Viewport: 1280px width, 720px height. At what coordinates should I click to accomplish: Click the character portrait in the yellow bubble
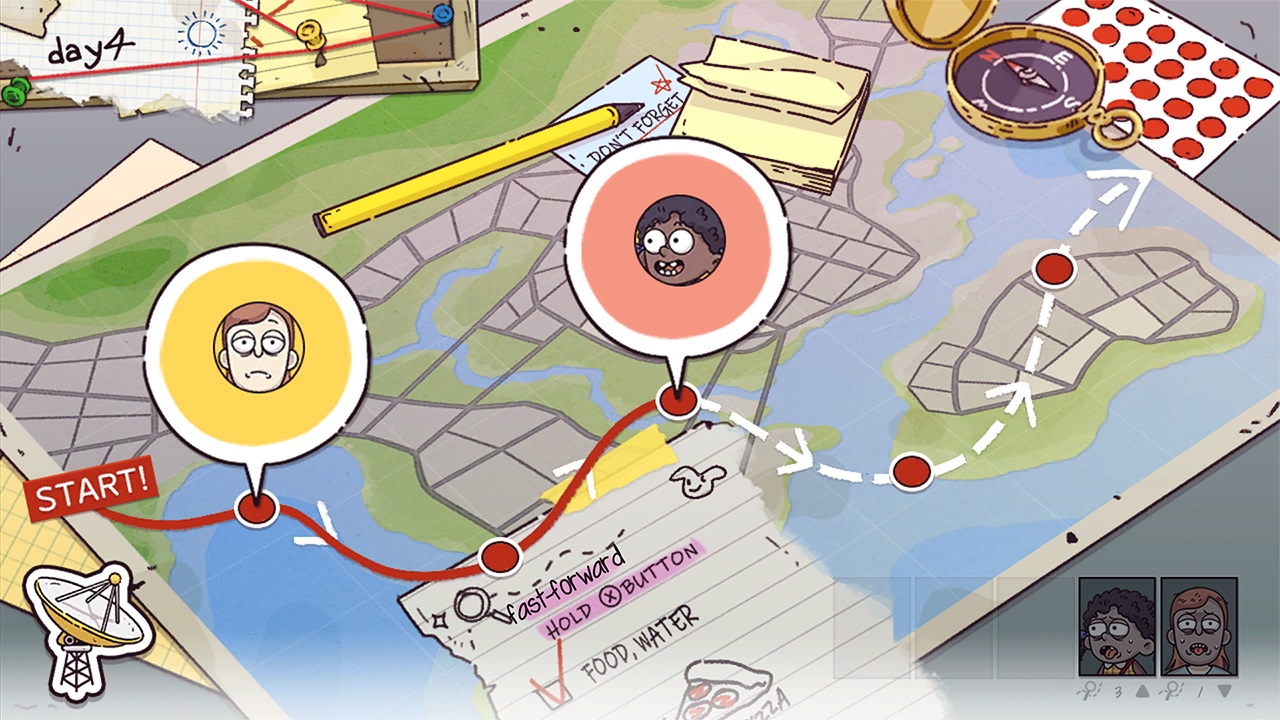[x=256, y=345]
